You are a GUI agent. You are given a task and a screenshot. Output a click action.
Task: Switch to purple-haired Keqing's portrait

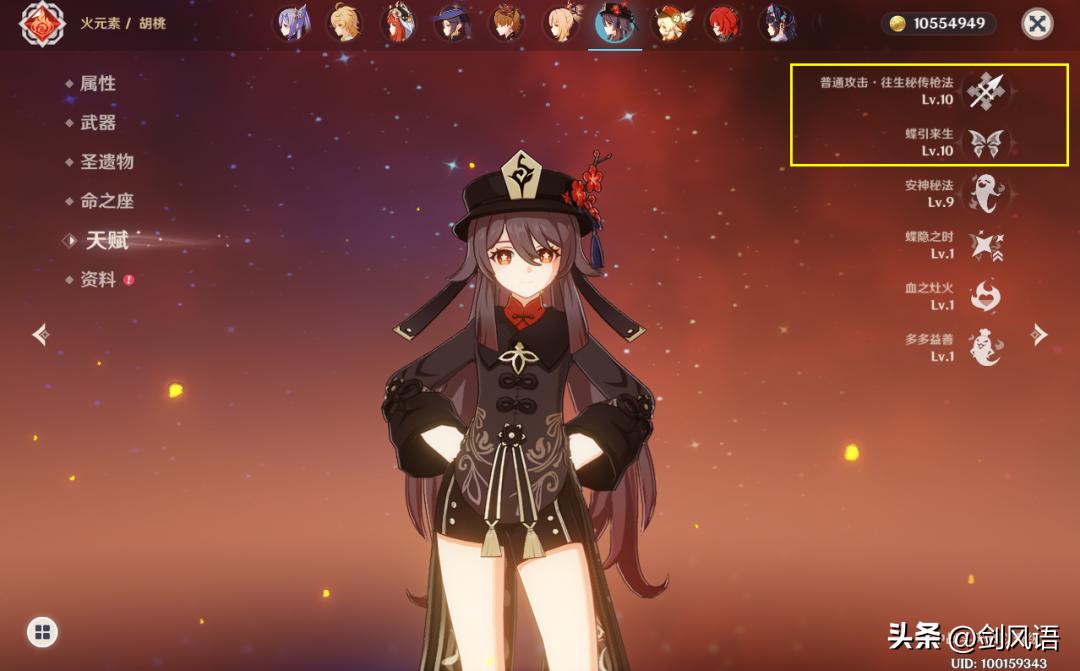point(290,23)
